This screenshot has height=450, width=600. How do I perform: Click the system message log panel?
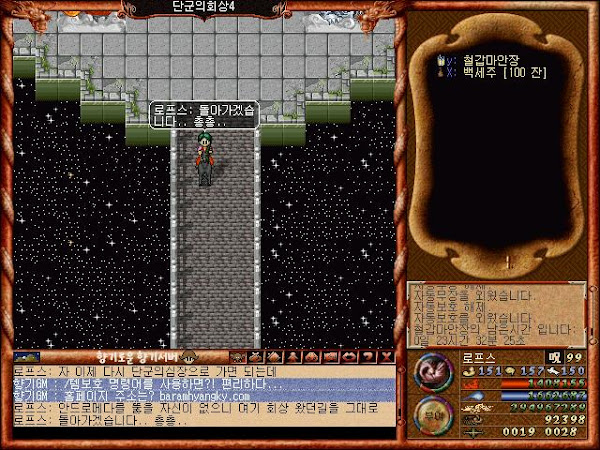(497, 313)
